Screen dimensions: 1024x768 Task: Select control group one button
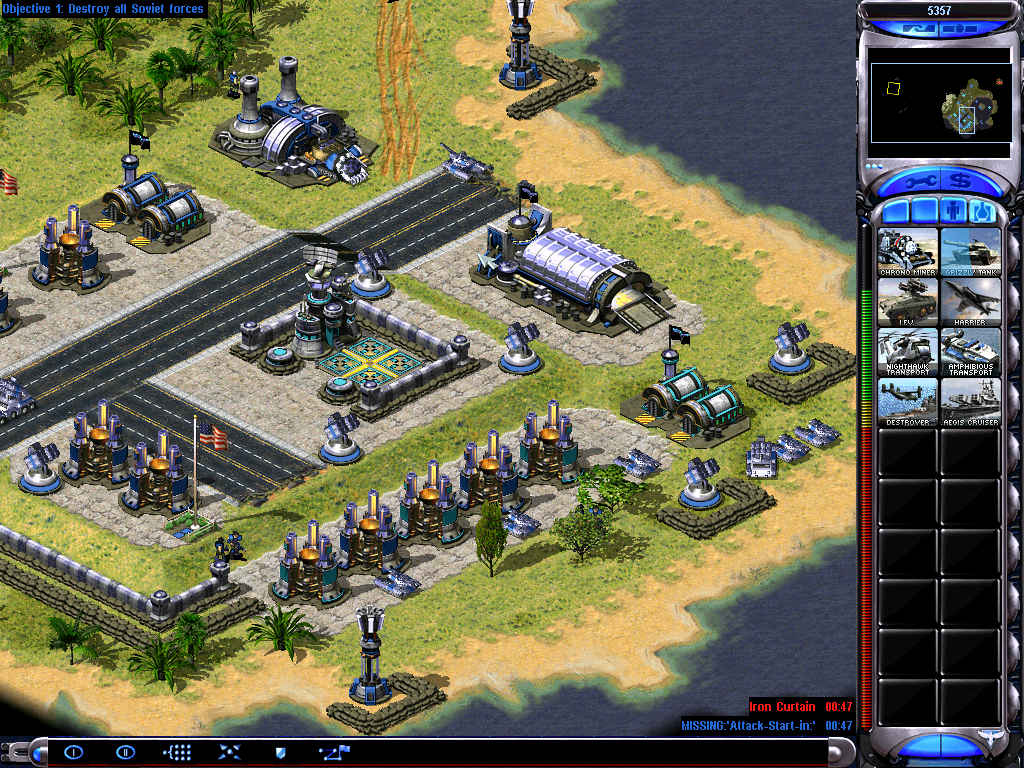coord(74,752)
